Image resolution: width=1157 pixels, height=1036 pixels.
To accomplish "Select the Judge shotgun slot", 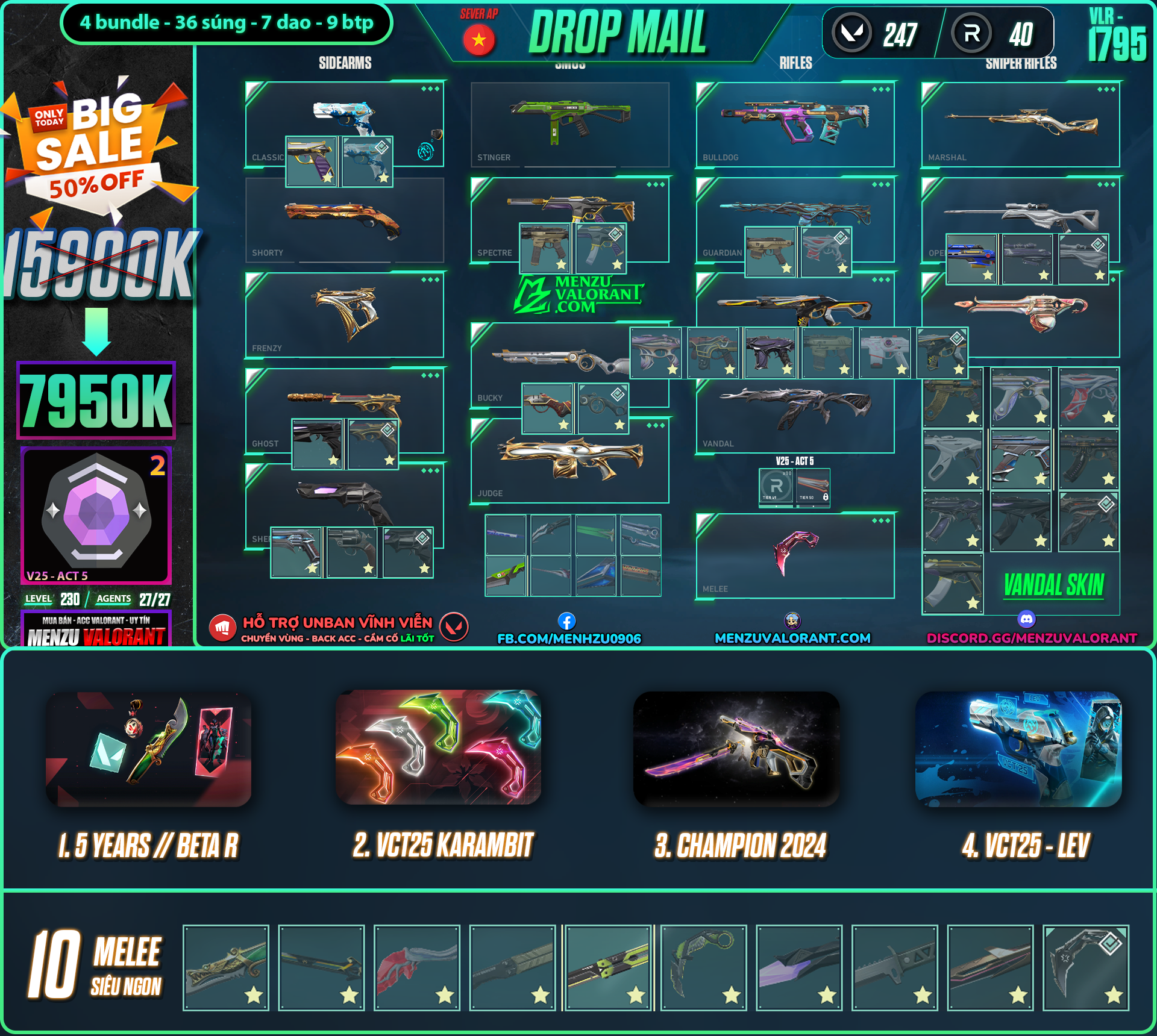I will click(x=569, y=460).
